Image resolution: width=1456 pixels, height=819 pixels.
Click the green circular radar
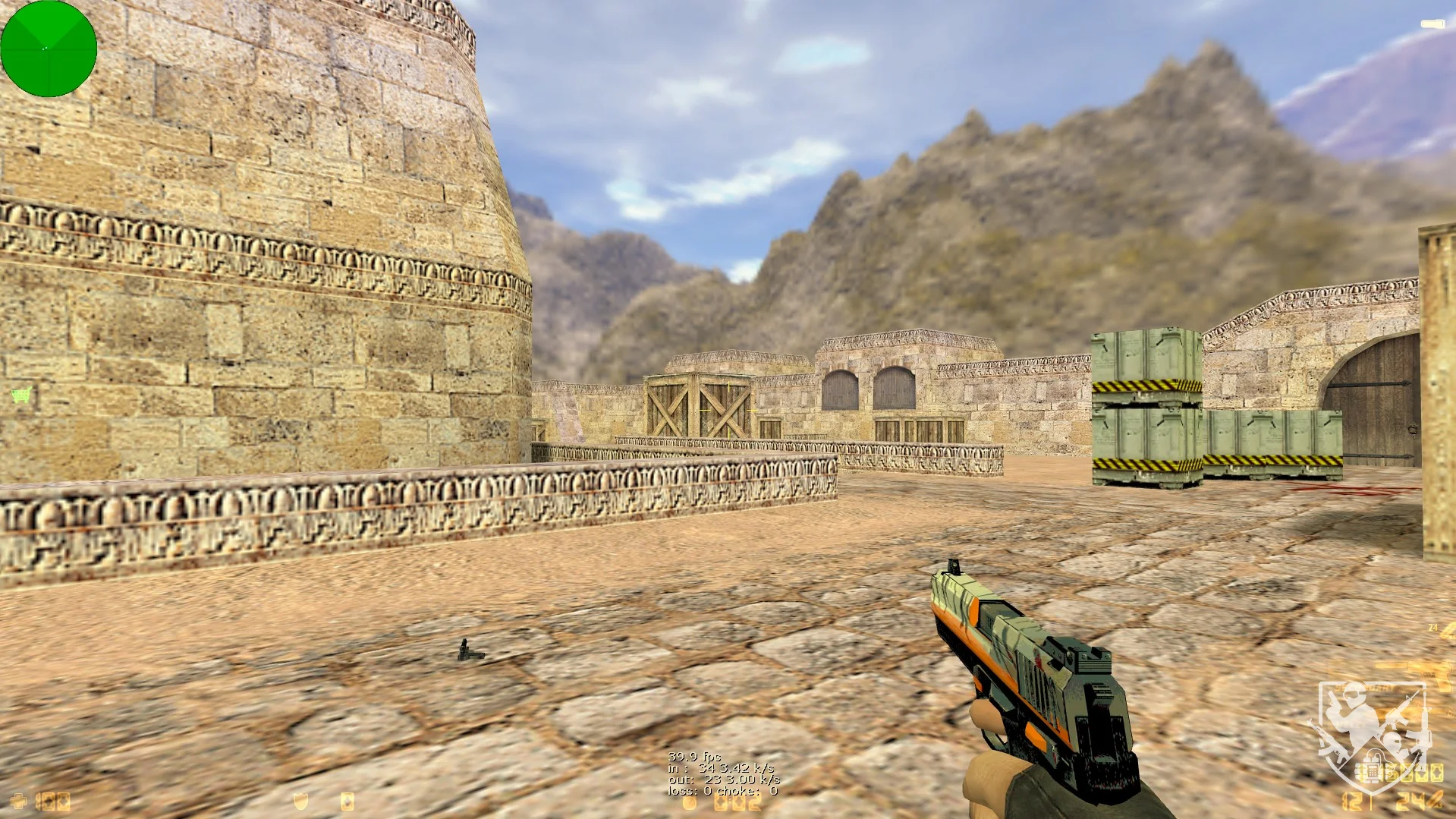(49, 49)
